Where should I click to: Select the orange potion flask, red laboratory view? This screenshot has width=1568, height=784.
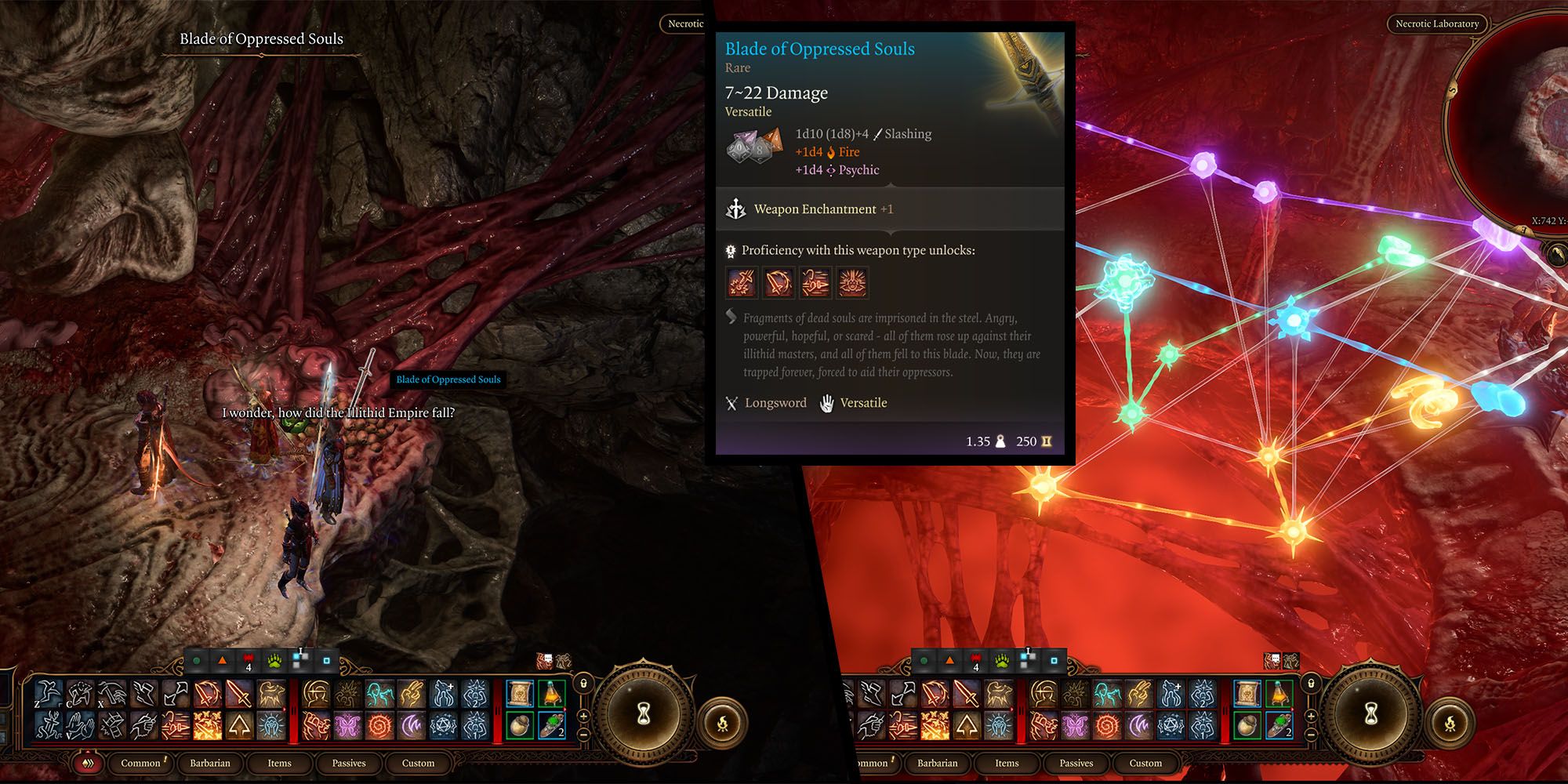coord(1279,694)
